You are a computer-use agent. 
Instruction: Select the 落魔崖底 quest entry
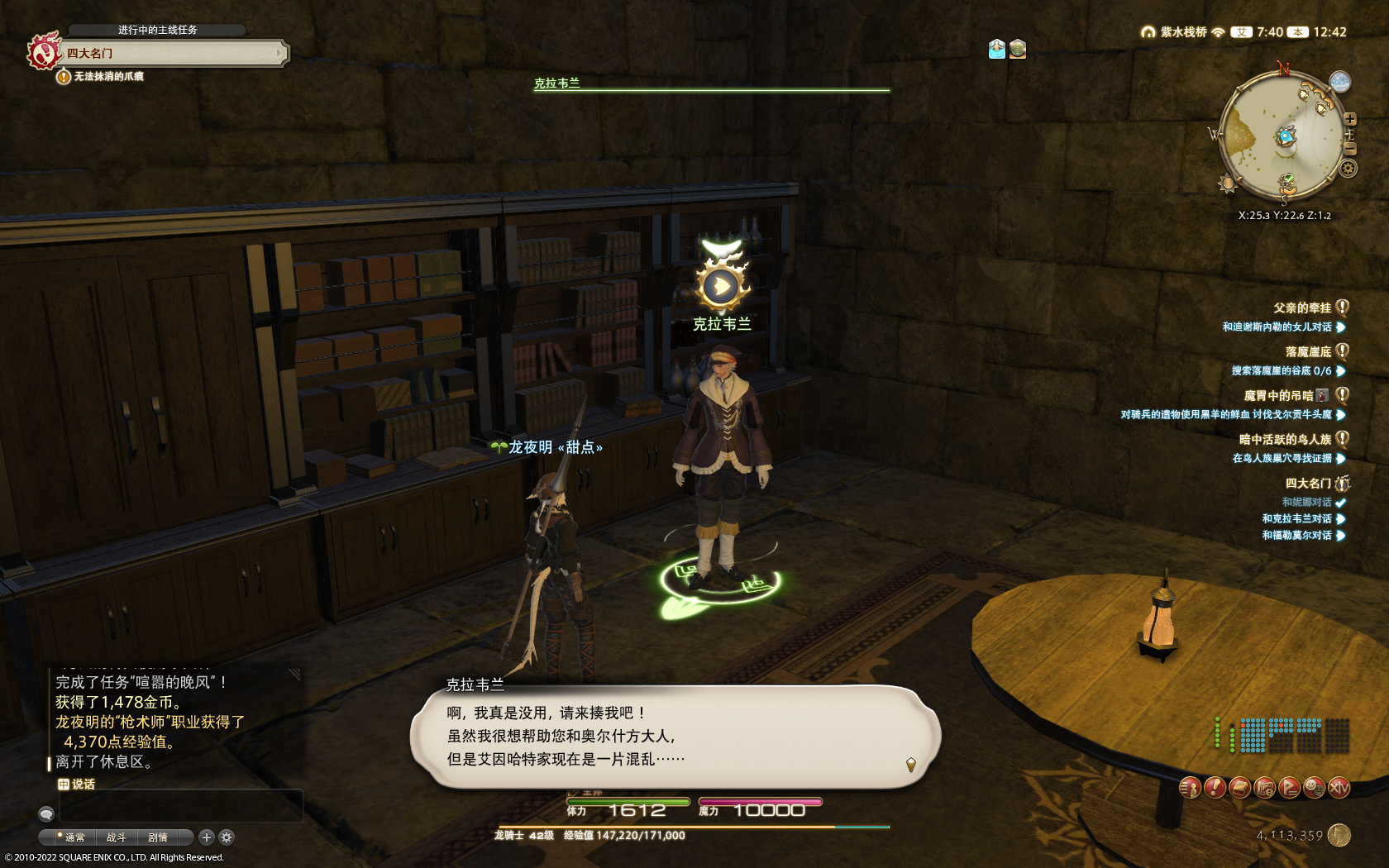(x=1308, y=352)
